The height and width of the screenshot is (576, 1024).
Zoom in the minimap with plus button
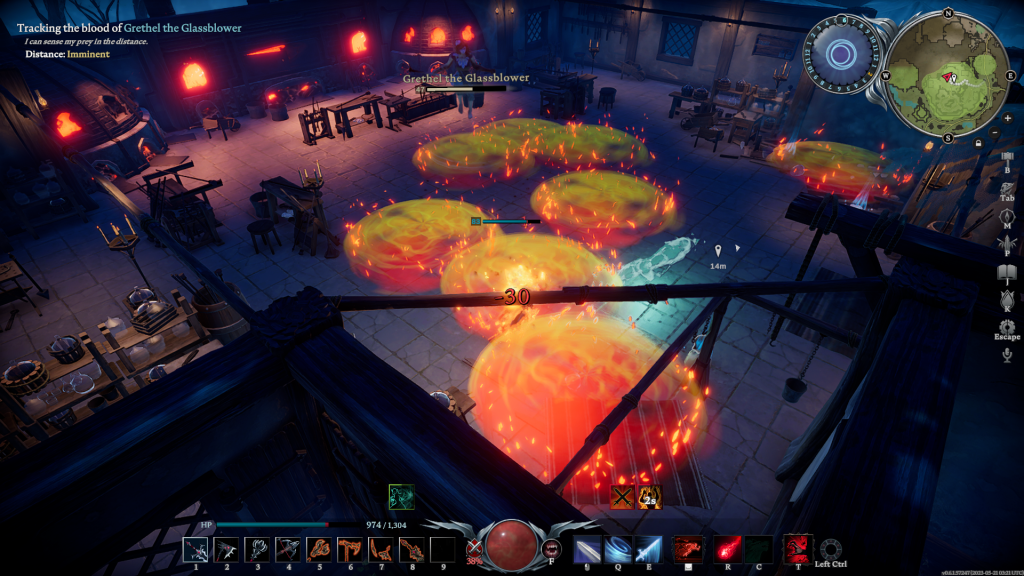coord(1006,117)
